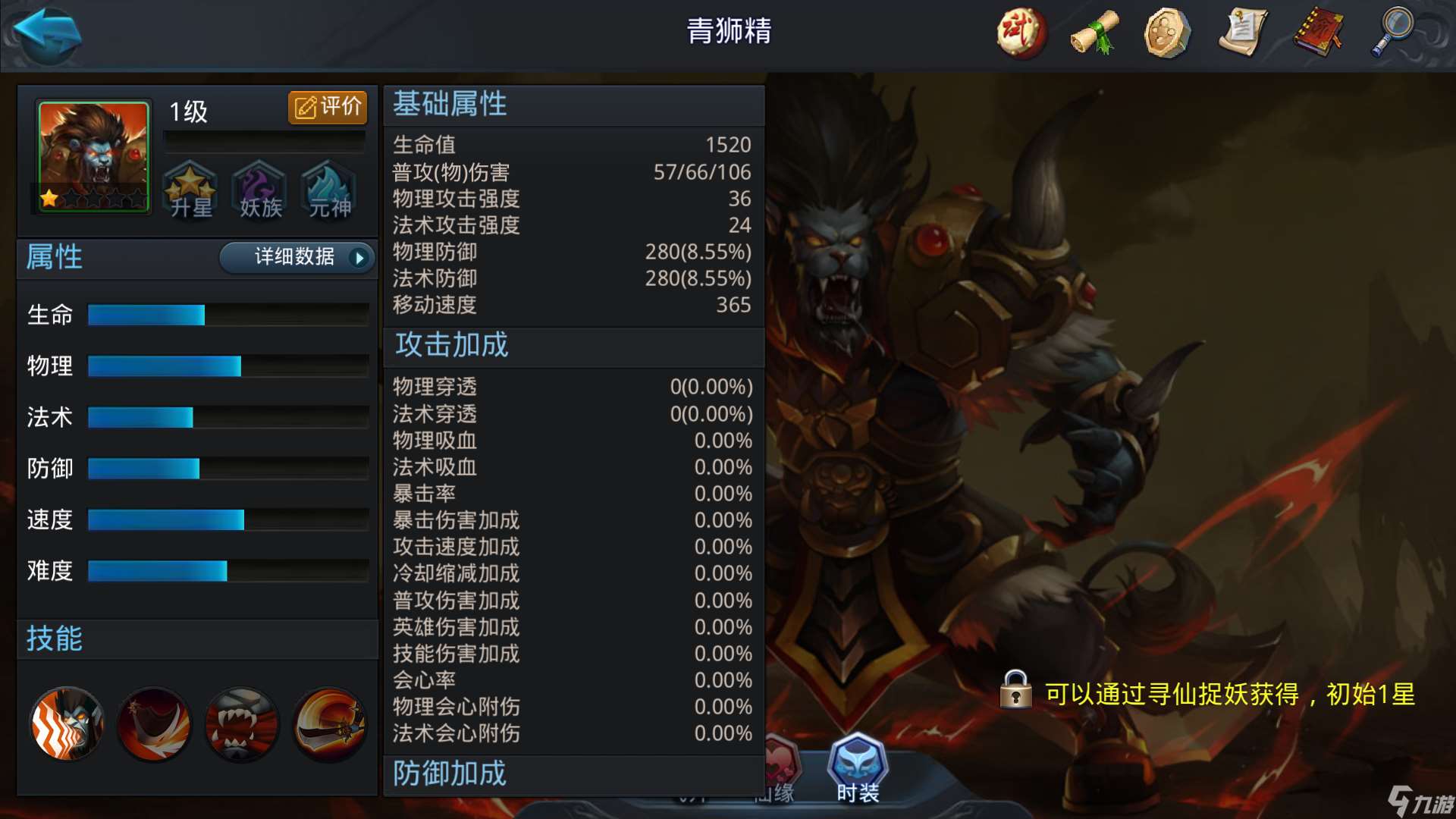
Task: Select the red claw-strike skill icon
Action: pyautogui.click(x=154, y=726)
